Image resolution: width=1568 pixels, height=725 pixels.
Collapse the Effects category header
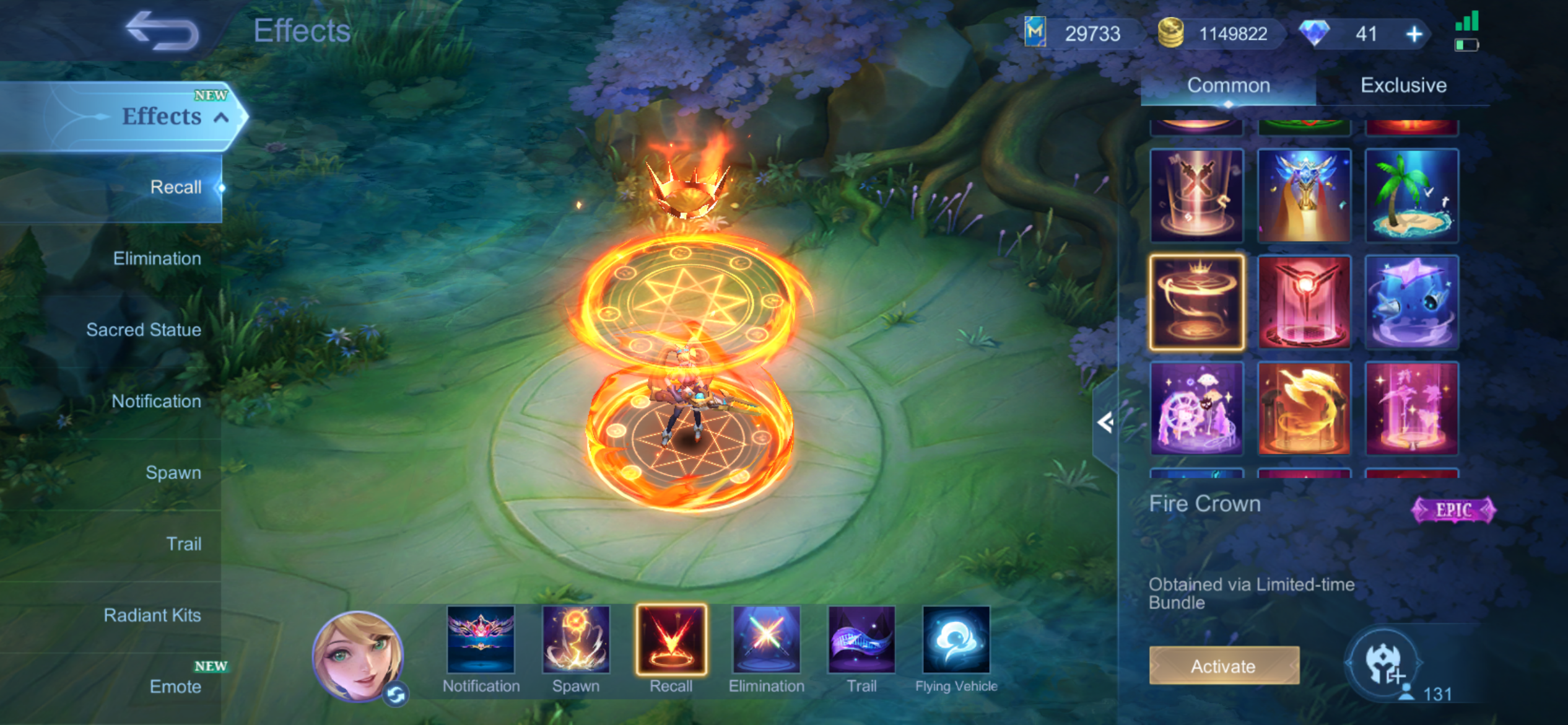coord(221,117)
